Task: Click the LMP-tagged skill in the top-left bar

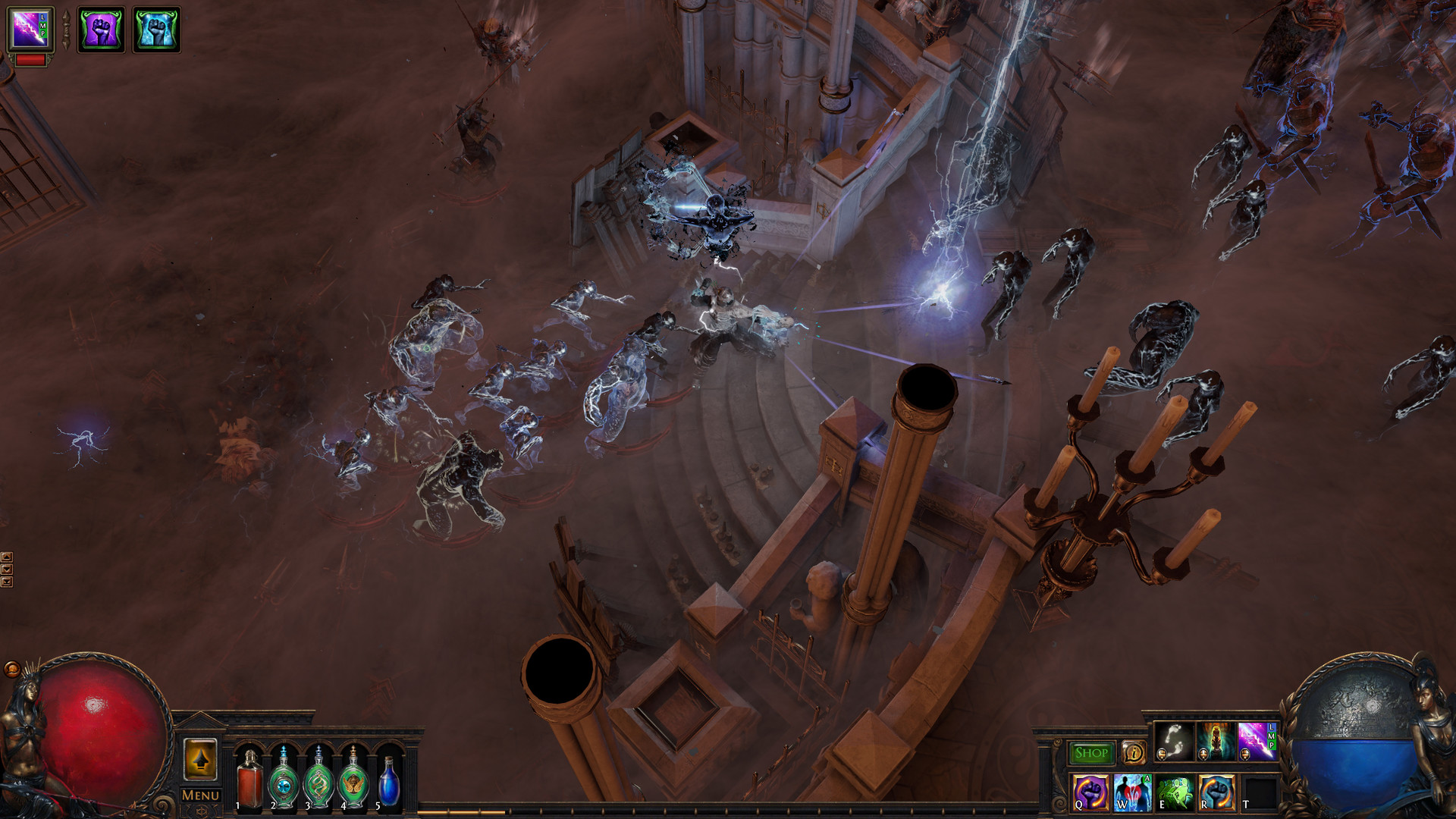Action: pos(30,29)
